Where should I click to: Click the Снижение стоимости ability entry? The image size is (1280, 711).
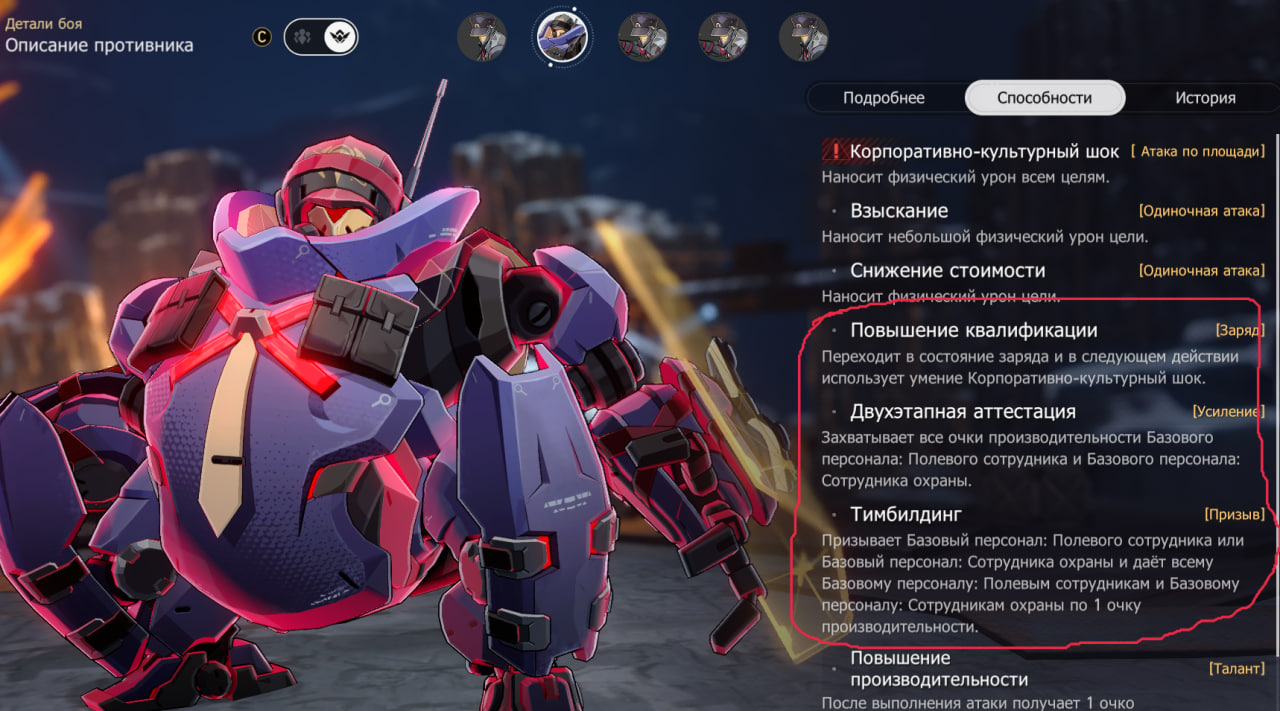947,270
